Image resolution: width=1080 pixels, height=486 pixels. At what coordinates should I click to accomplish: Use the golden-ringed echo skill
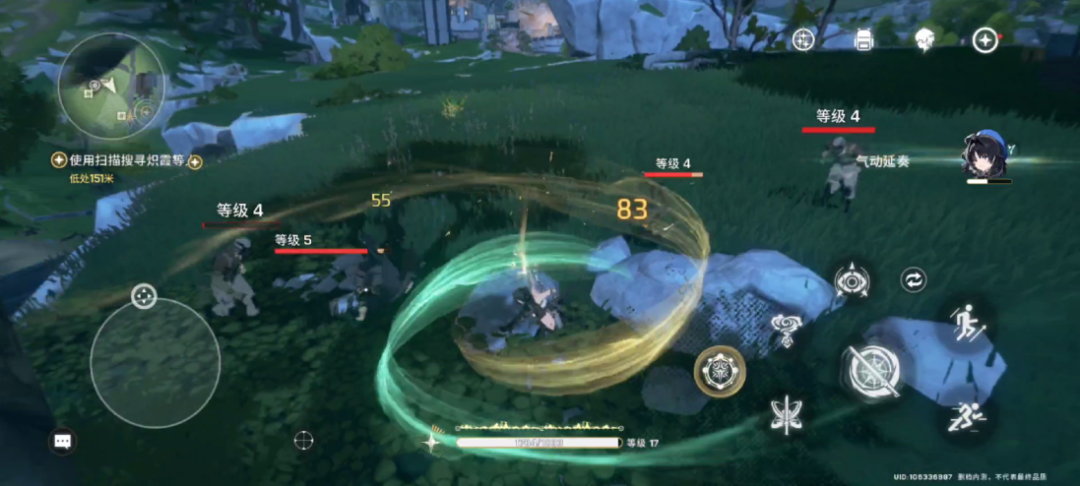click(x=718, y=371)
